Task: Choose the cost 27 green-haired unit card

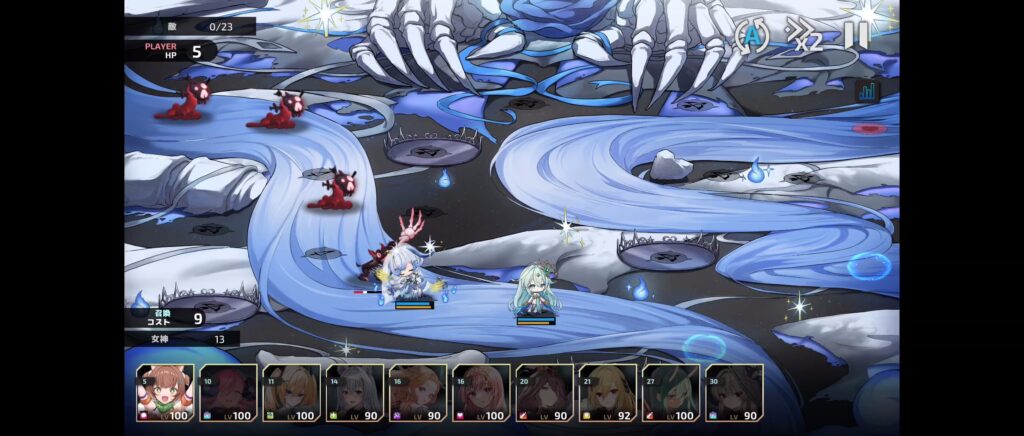Action: click(x=671, y=393)
